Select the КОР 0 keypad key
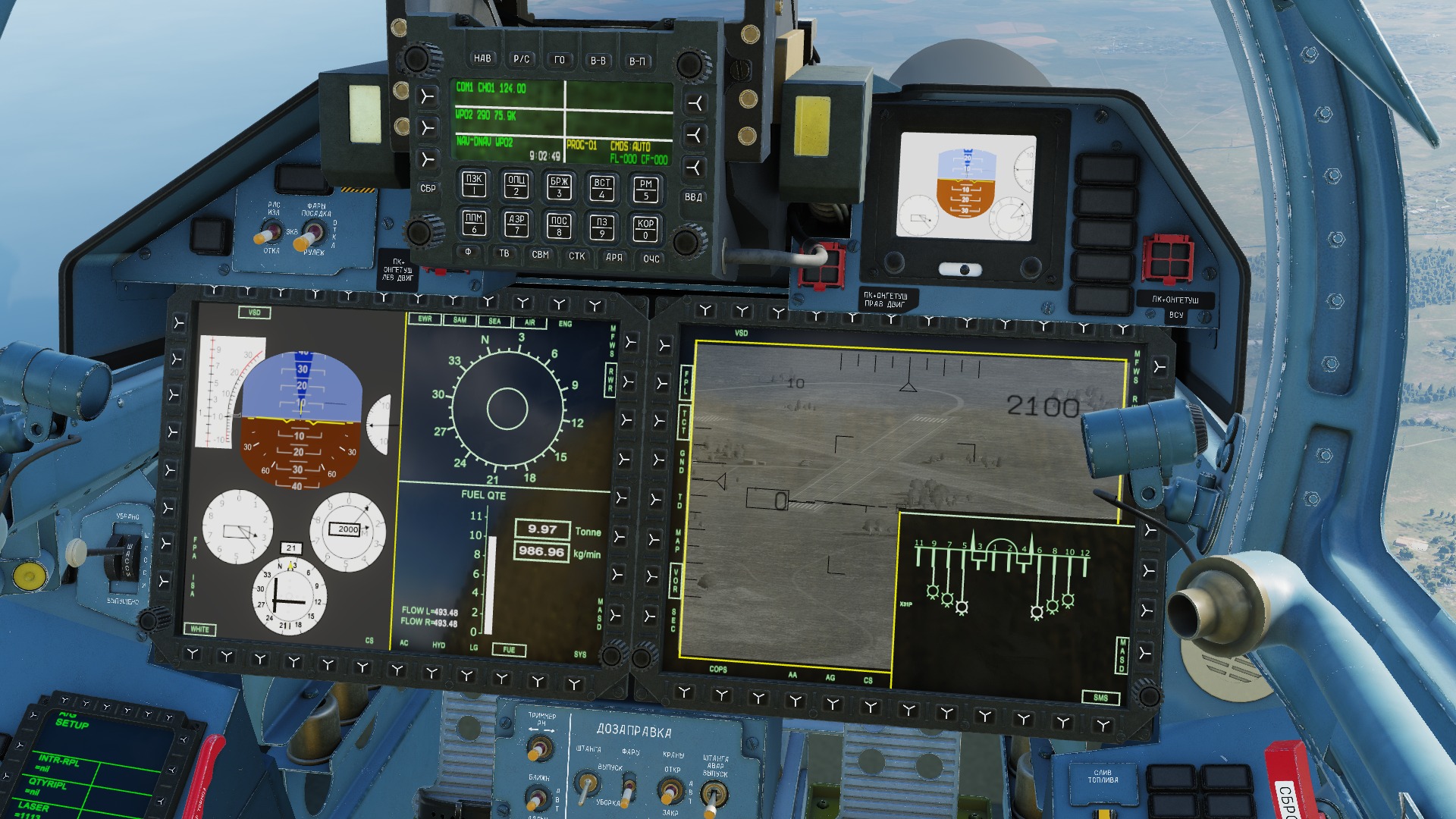 (x=645, y=228)
